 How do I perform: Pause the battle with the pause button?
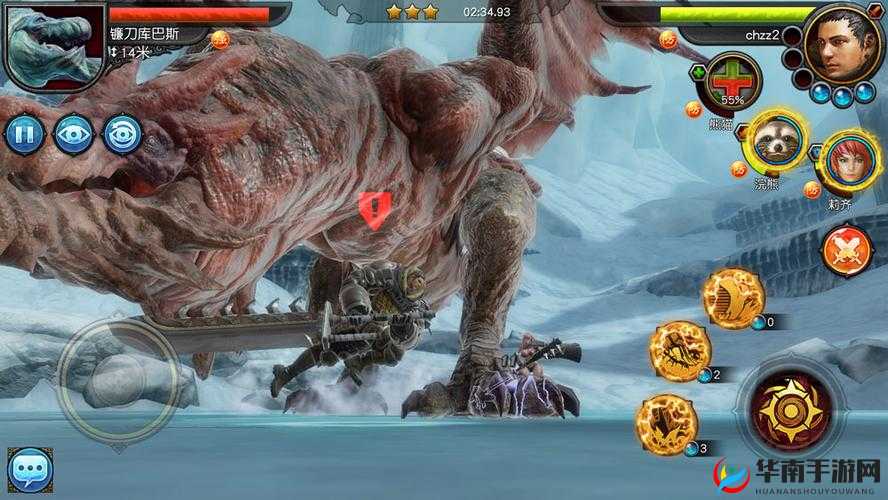24,134
